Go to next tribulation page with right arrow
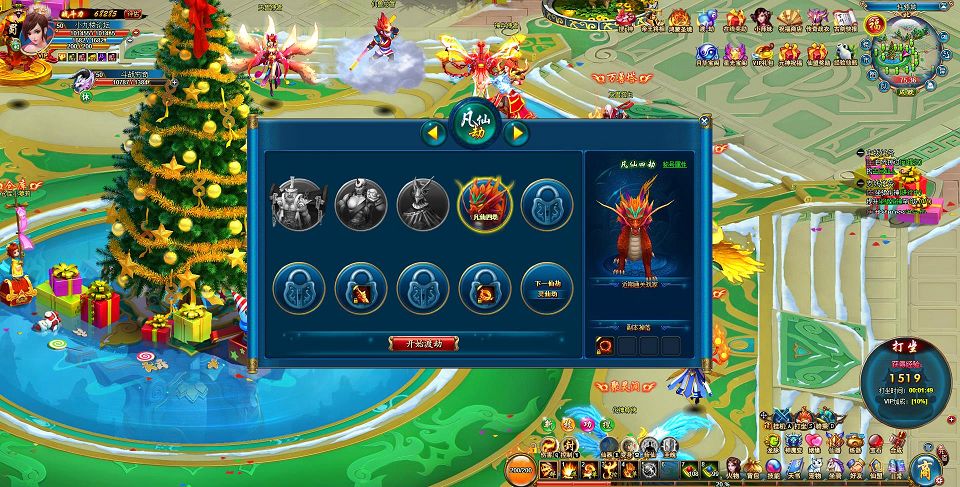This screenshot has height=487, width=960. (516, 132)
